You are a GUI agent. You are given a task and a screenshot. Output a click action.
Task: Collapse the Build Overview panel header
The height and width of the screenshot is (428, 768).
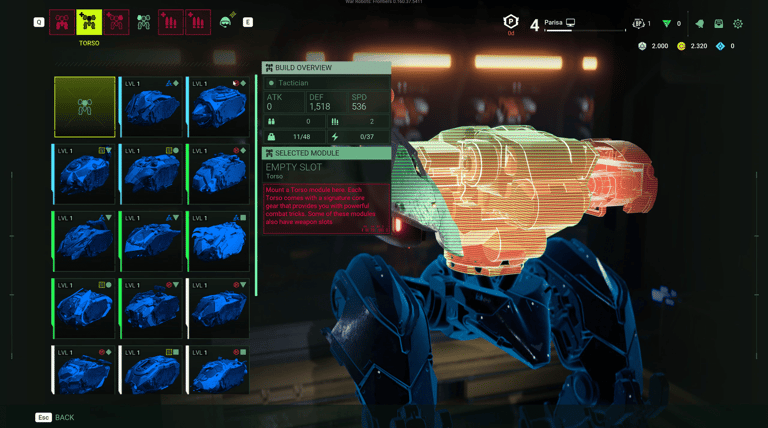coord(326,68)
